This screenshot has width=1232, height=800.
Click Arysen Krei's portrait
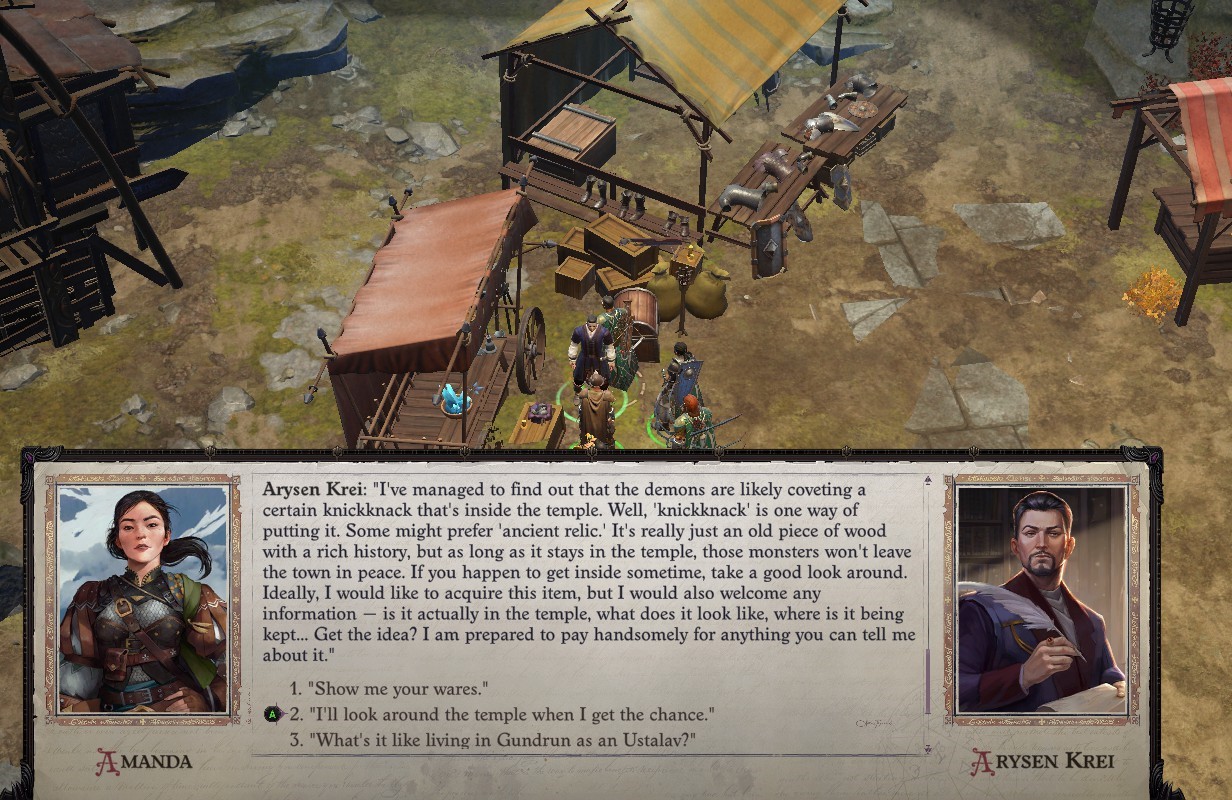click(1041, 598)
